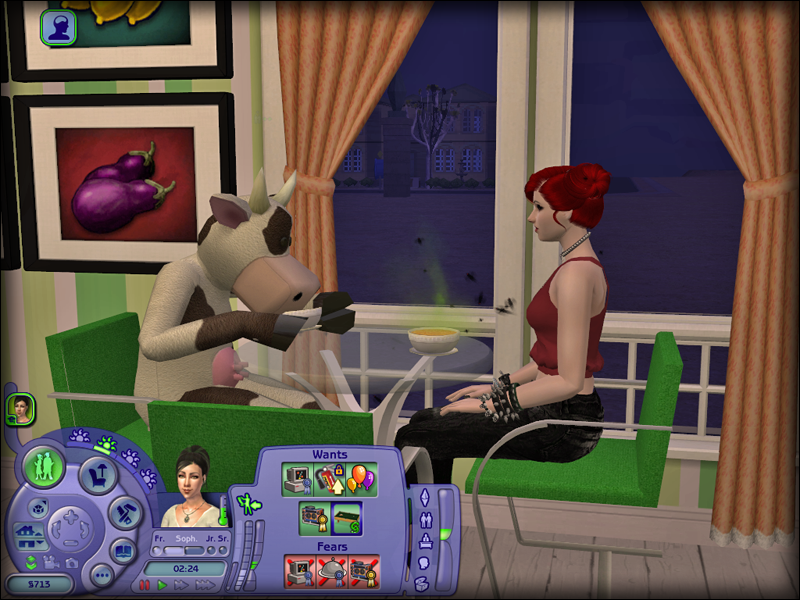The height and width of the screenshot is (600, 800).
Task: Click the camera snapshot icon
Action: click(72, 564)
